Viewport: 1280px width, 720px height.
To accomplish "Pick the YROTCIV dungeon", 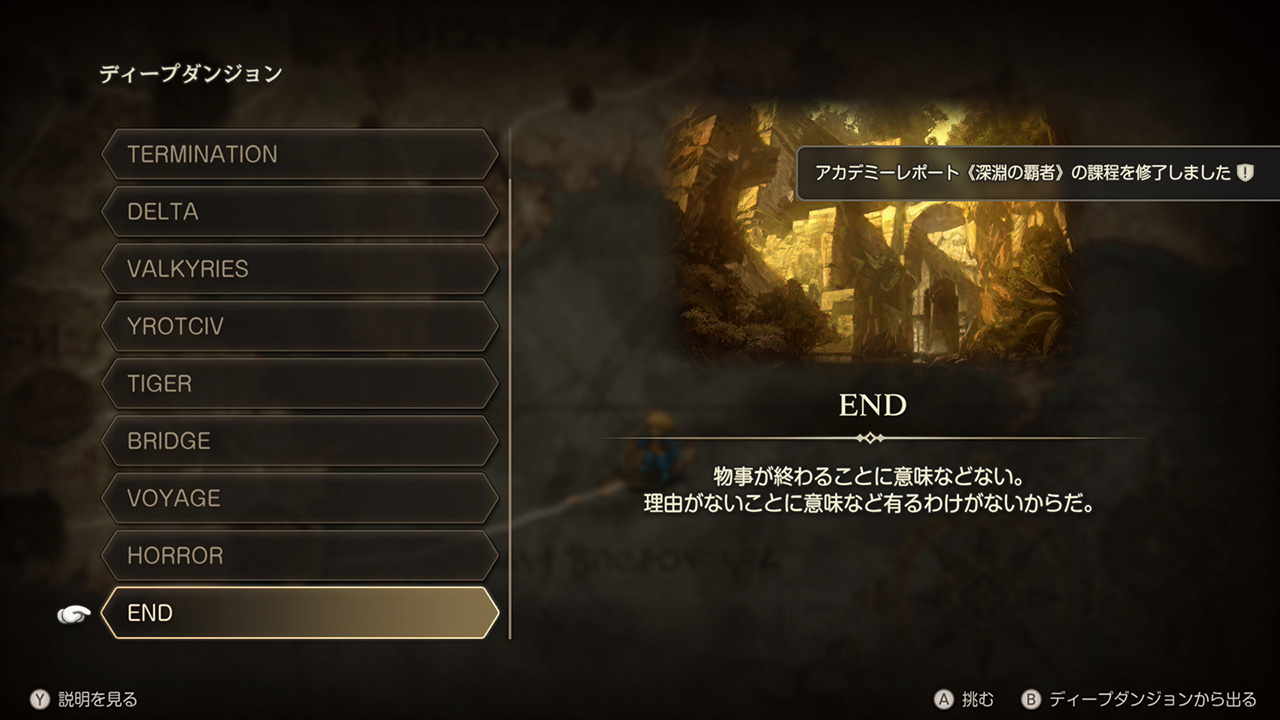I will click(x=300, y=326).
